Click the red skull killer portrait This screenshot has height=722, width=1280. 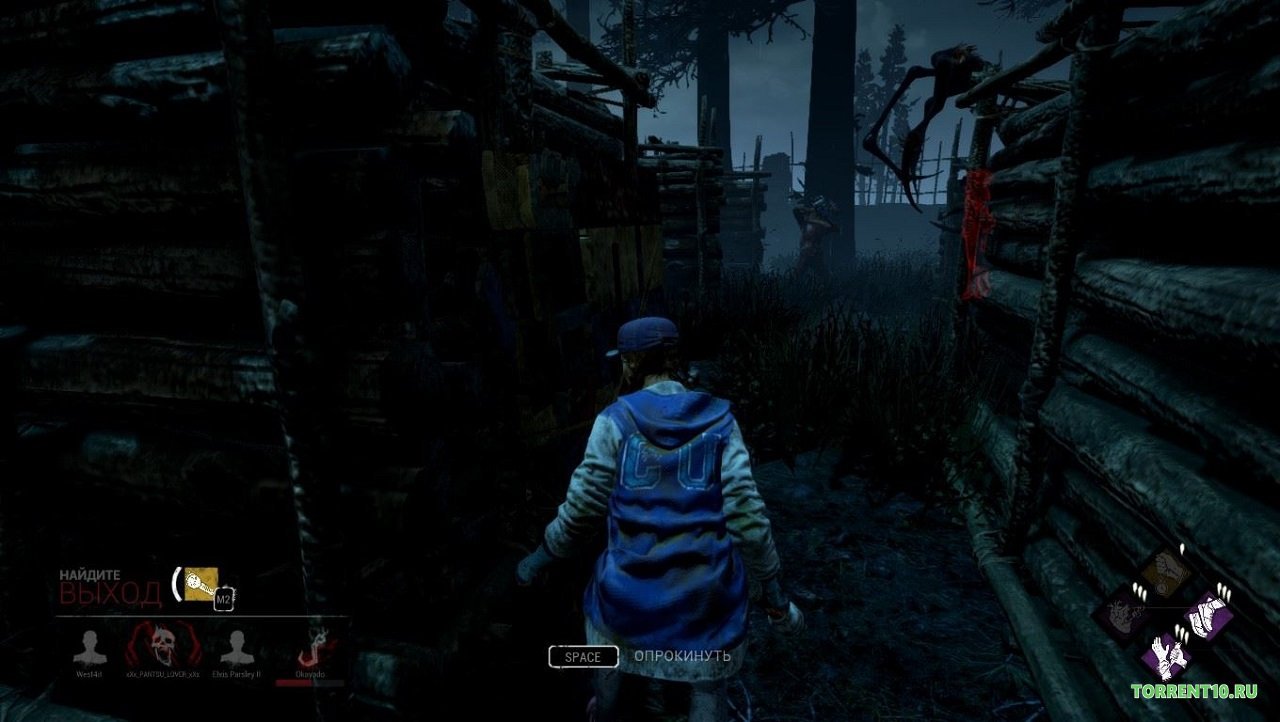pos(162,646)
